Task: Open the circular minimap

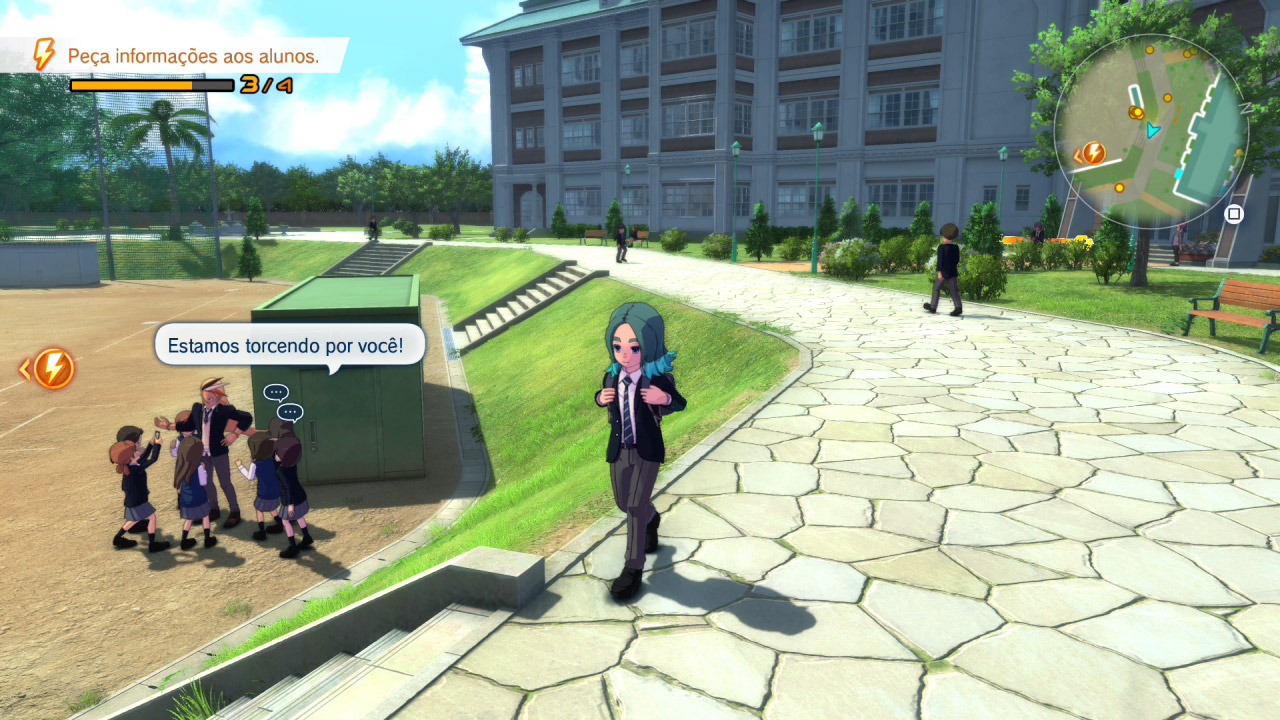Action: click(1150, 132)
